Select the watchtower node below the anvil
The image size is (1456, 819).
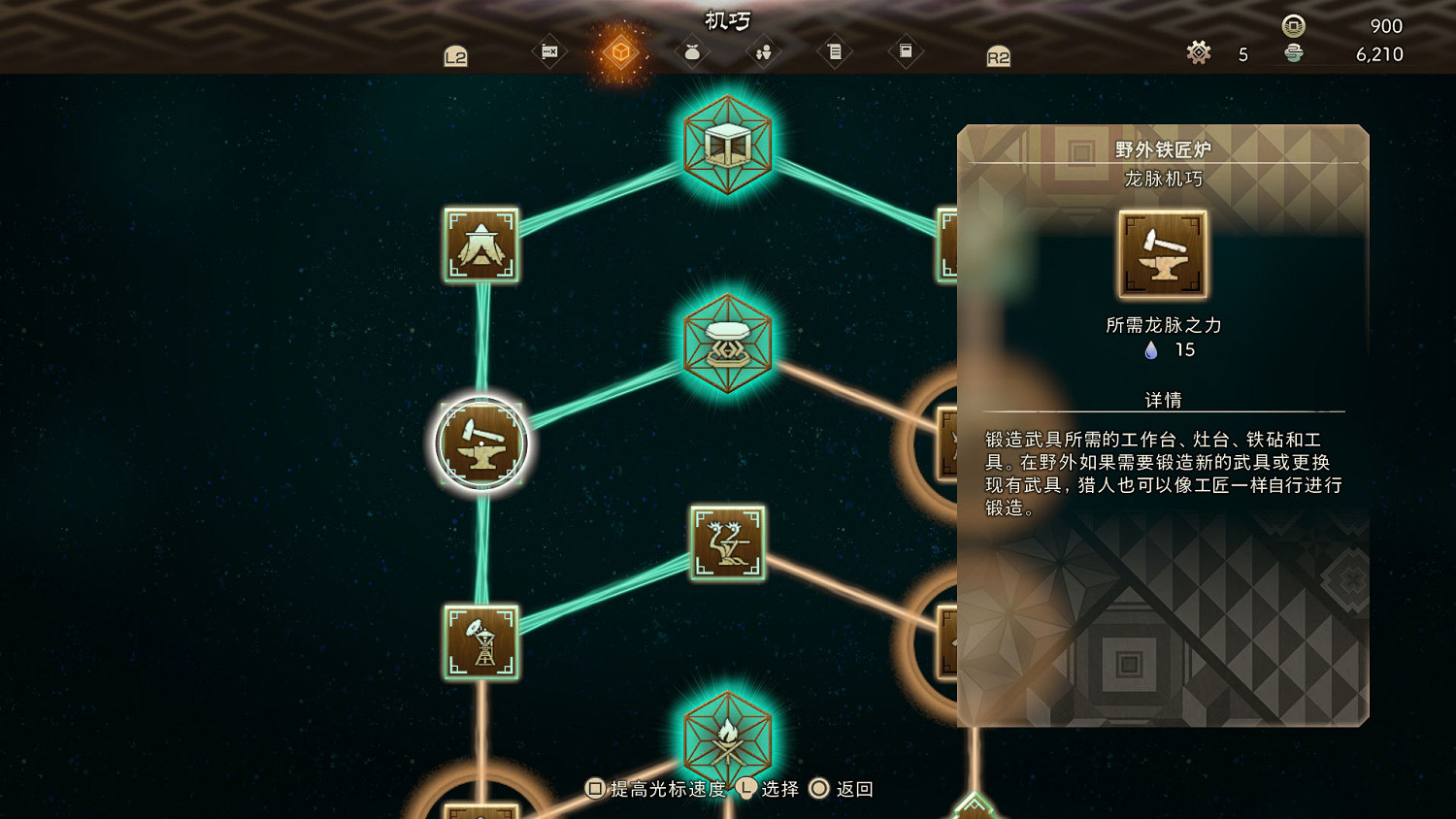pyautogui.click(x=482, y=643)
